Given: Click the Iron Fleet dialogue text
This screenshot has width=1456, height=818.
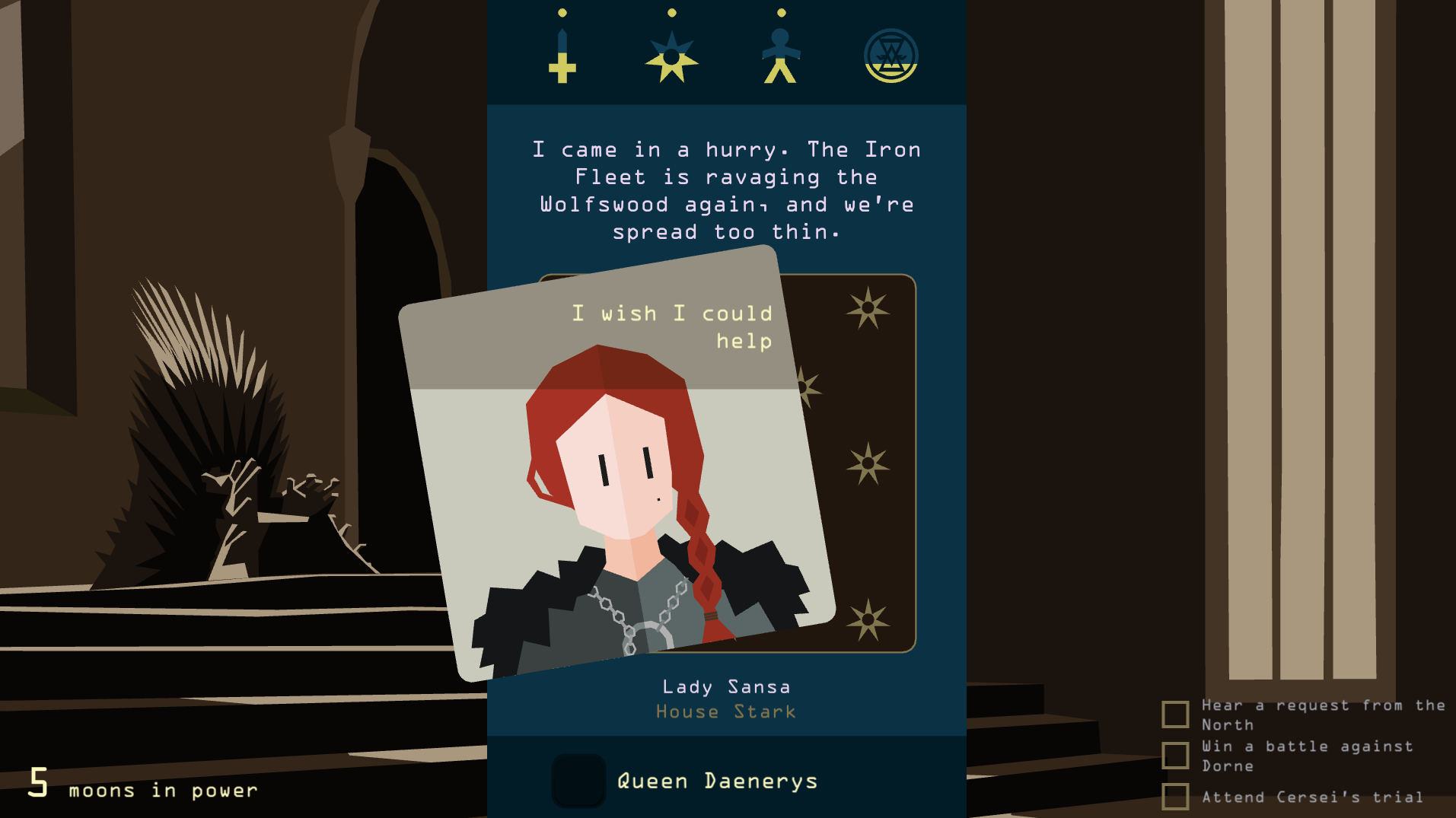Looking at the screenshot, I should point(725,190).
